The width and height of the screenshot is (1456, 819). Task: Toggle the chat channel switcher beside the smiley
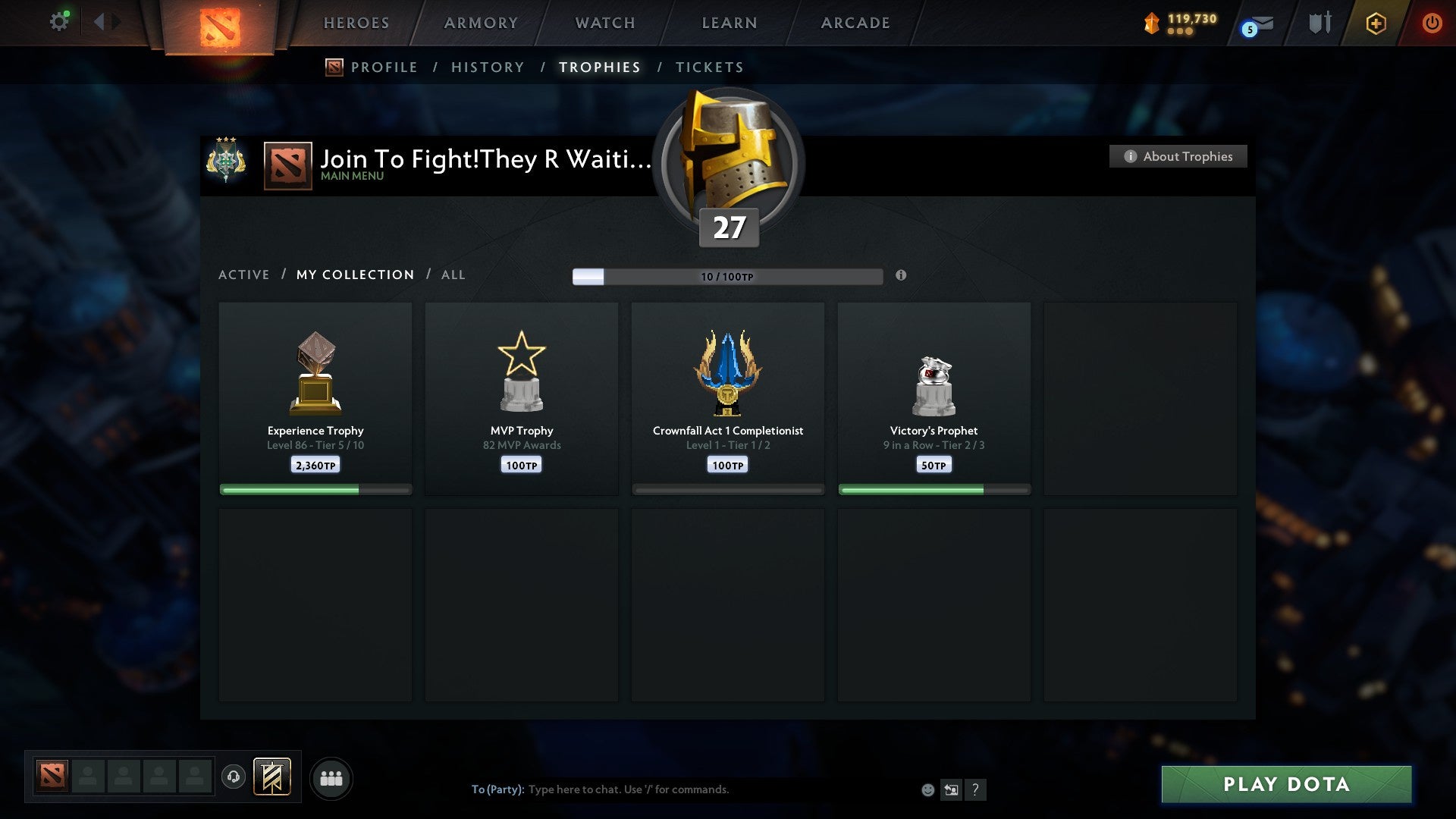[952, 789]
